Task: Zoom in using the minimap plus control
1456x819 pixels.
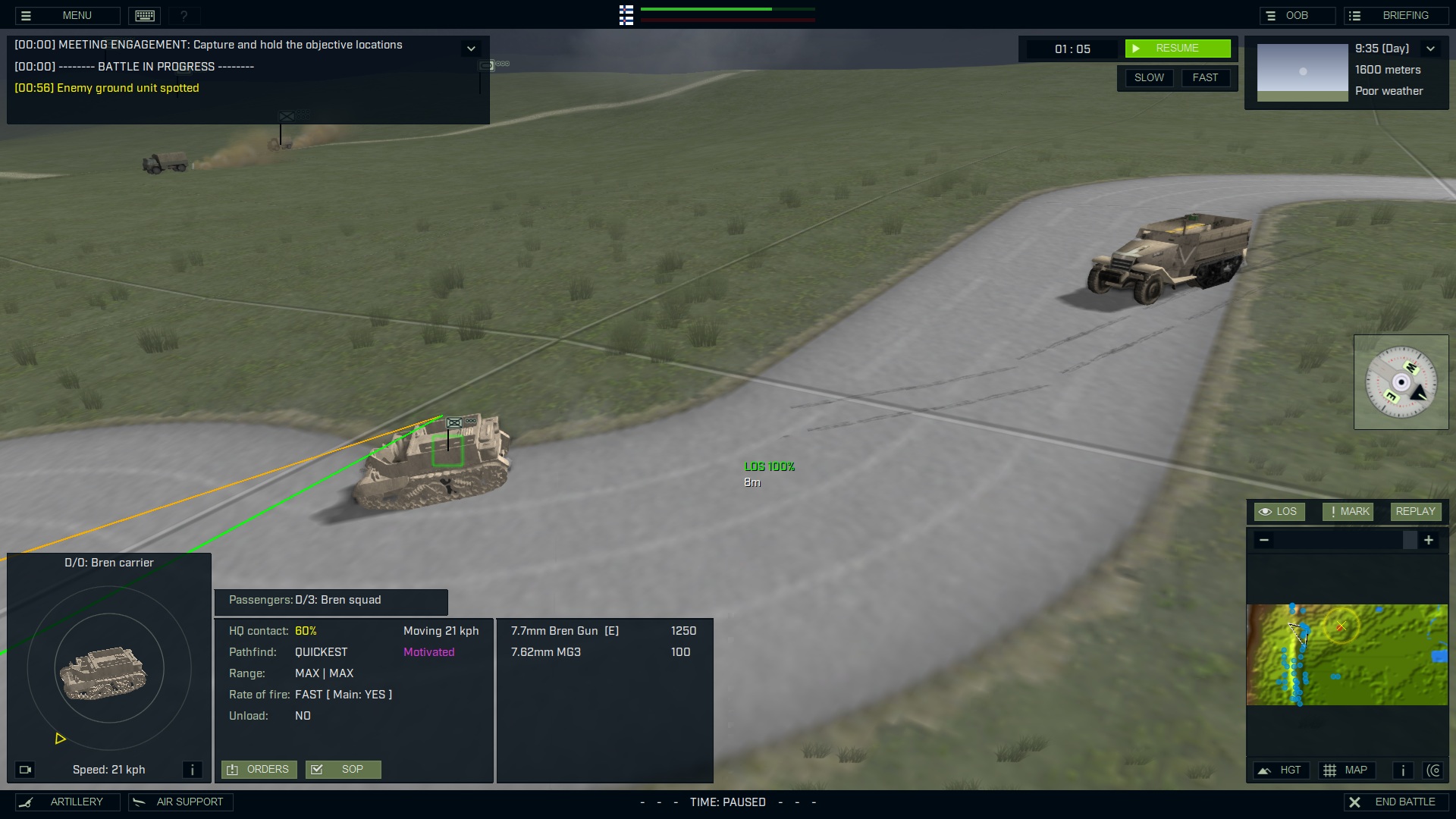Action: (1429, 540)
